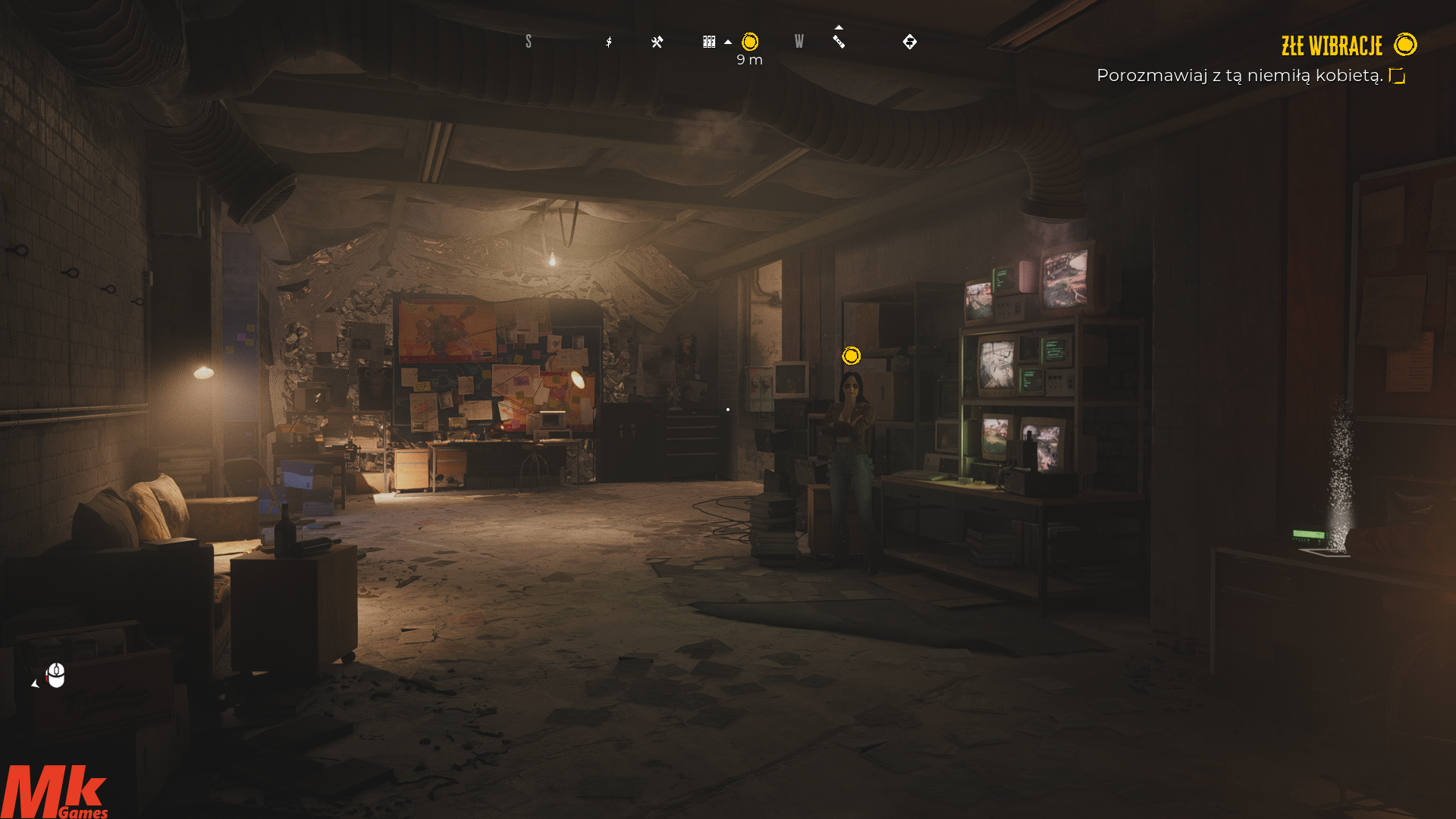Select the quest objective "Porozmawiaj z tą niemiłą kobietą"
The width and height of the screenshot is (1456, 819).
point(1240,76)
